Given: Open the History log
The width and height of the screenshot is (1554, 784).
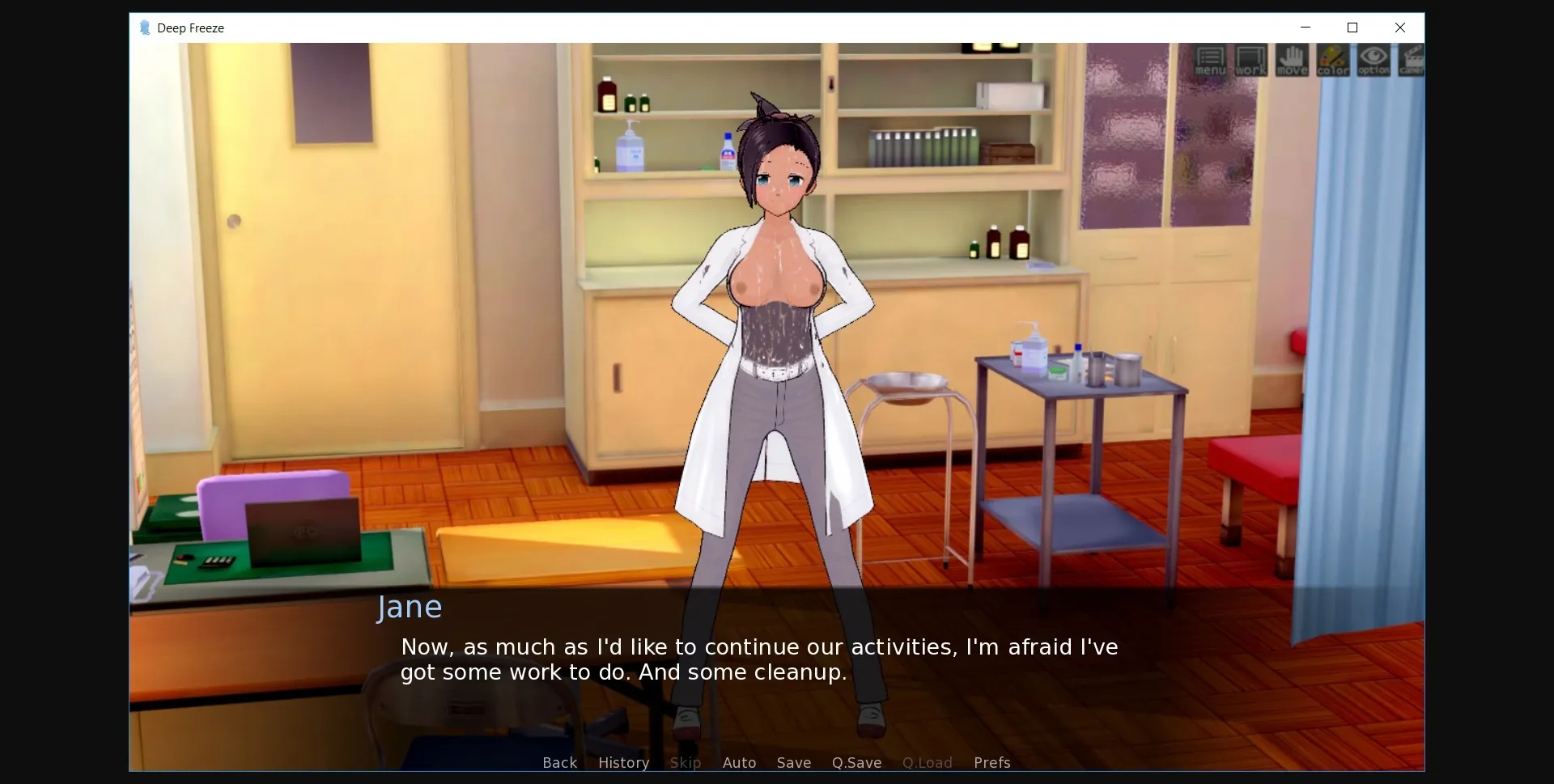Looking at the screenshot, I should [x=622, y=762].
